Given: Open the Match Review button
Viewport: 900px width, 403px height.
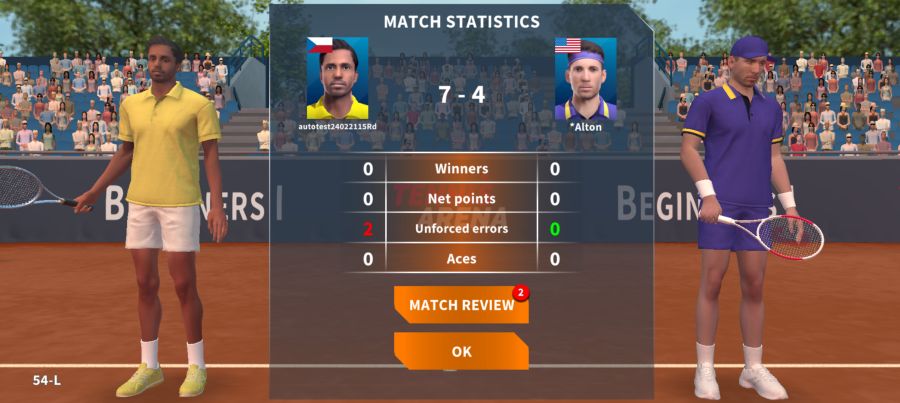Looking at the screenshot, I should (461, 305).
